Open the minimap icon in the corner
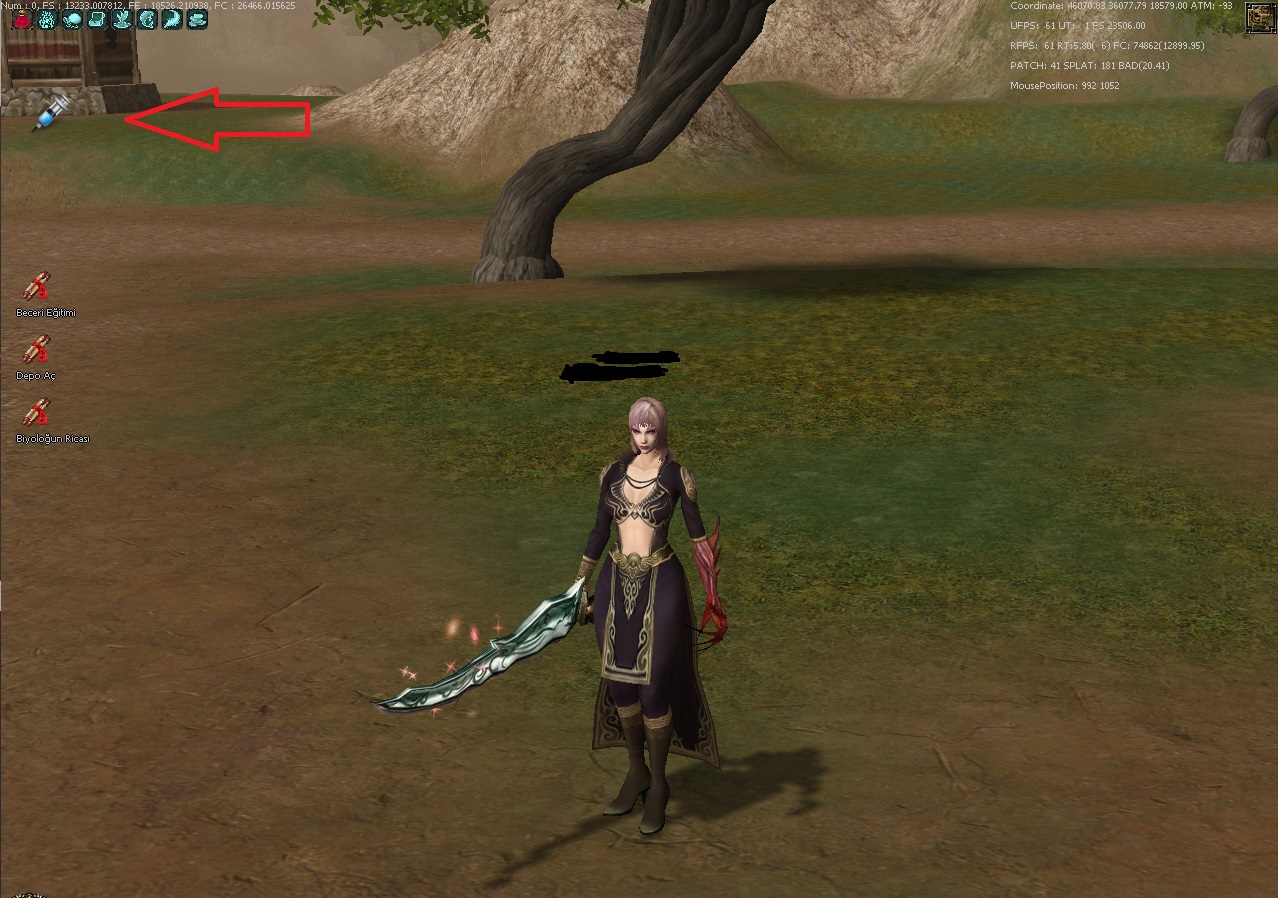1278x898 pixels. 1258,16
